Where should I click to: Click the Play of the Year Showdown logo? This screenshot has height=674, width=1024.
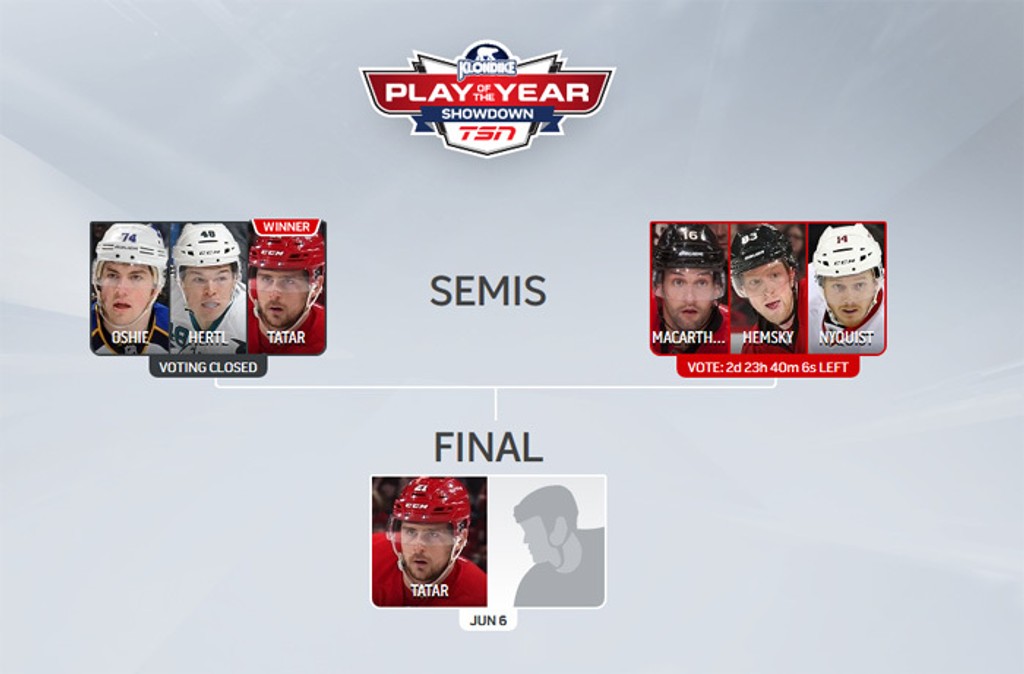pyautogui.click(x=487, y=98)
